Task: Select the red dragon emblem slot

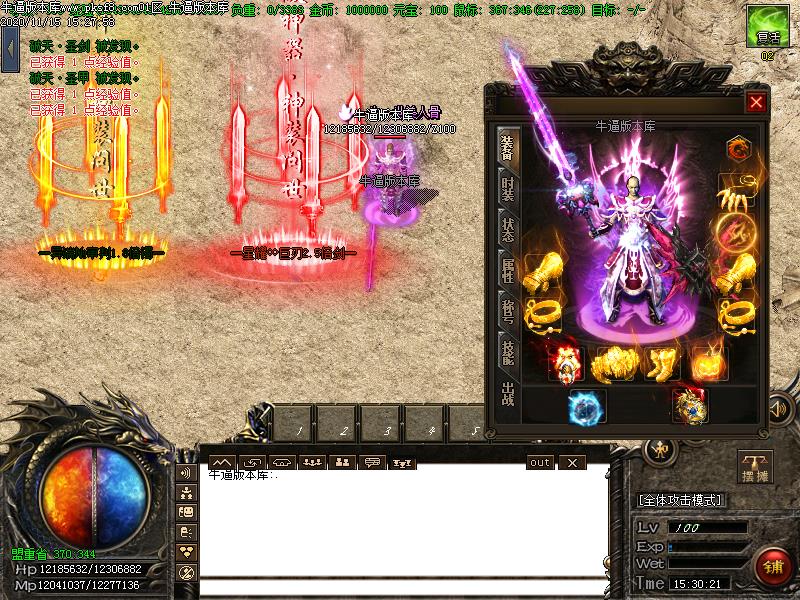Action: pyautogui.click(x=736, y=150)
